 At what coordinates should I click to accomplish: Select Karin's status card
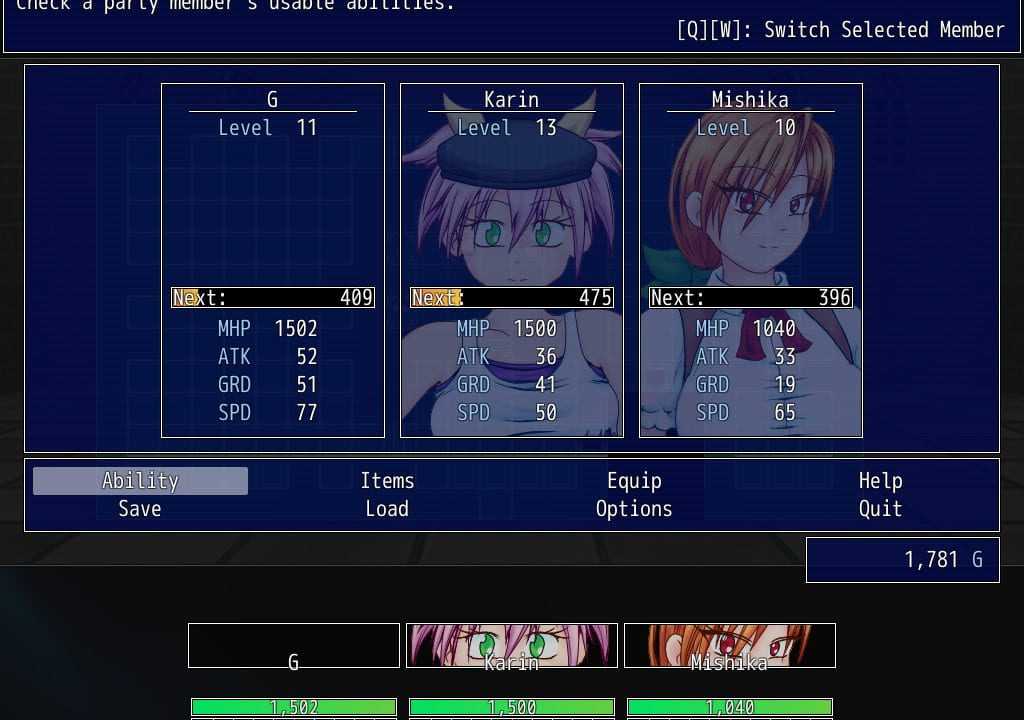[512, 260]
